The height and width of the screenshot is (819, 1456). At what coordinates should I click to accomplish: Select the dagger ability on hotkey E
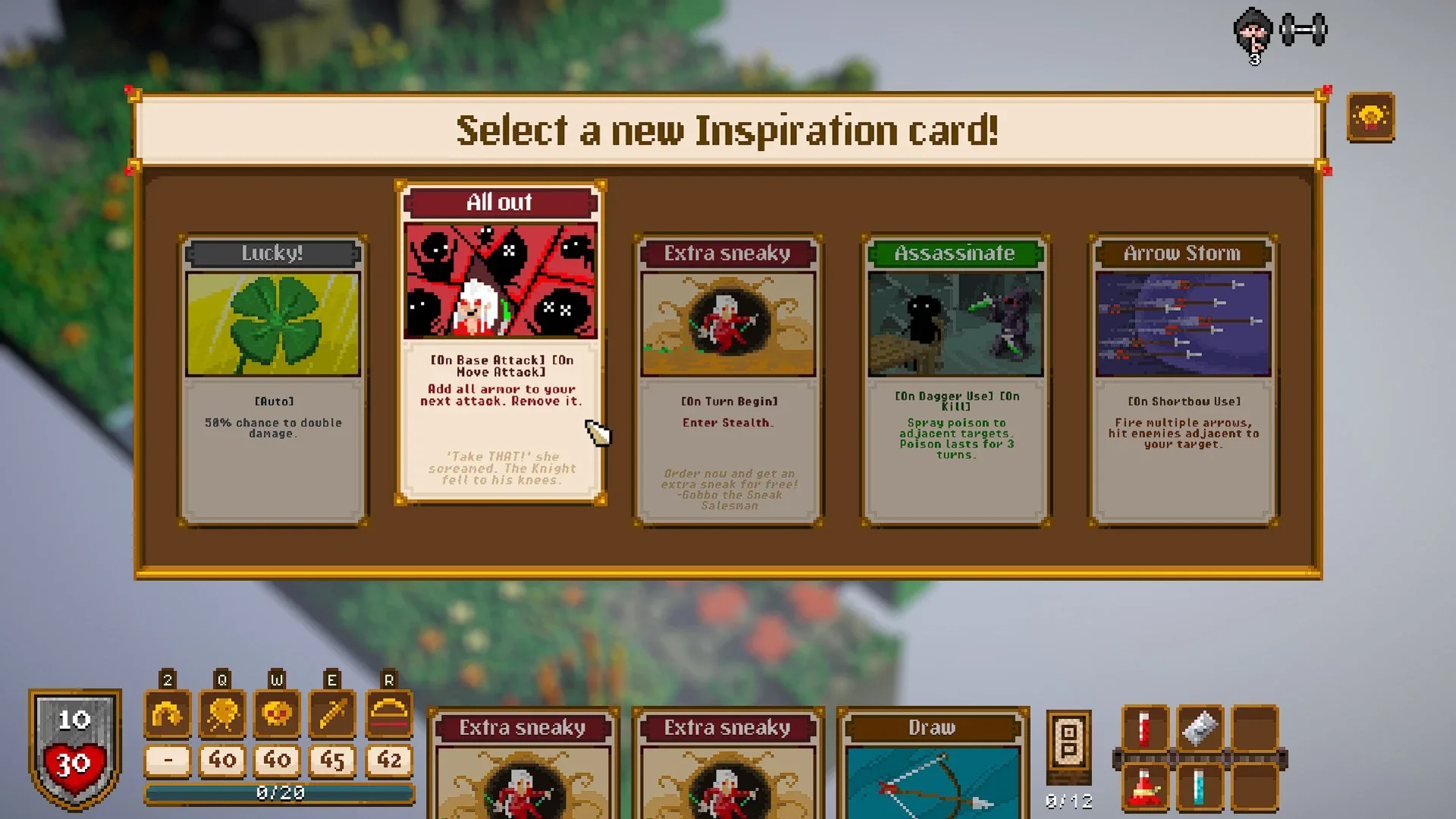click(x=331, y=714)
